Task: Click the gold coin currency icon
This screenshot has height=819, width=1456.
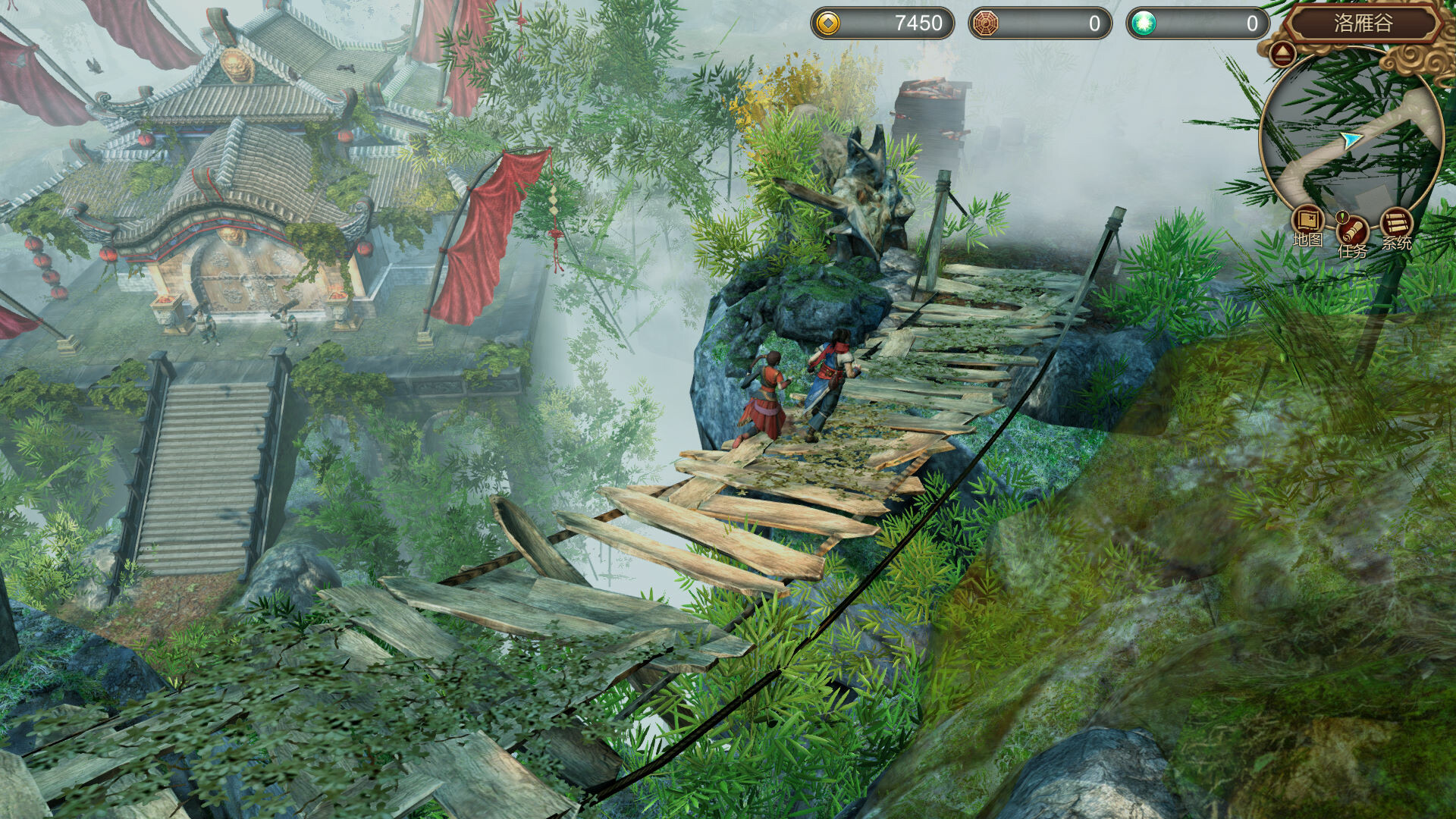Action: click(829, 24)
